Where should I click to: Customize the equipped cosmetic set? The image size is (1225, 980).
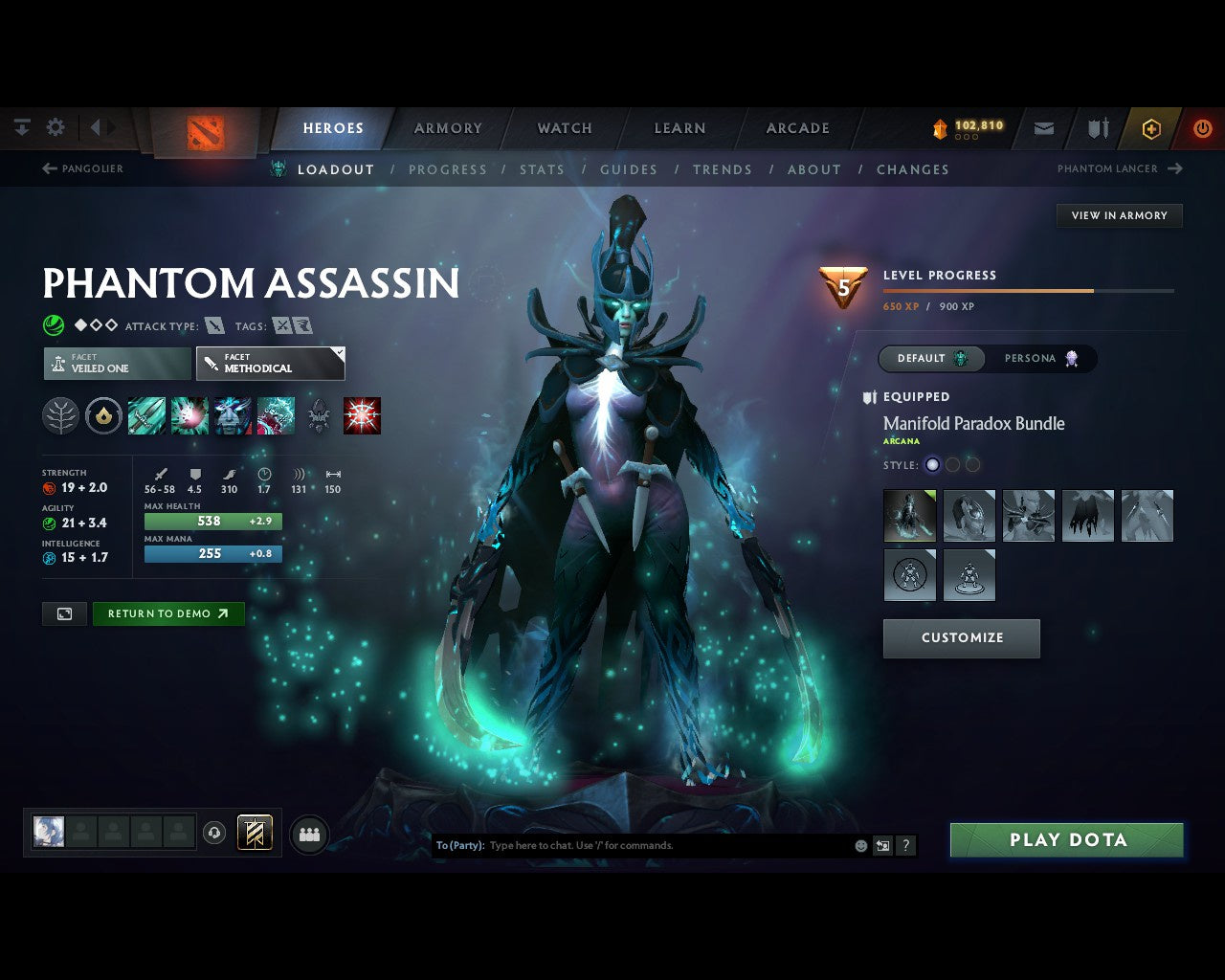click(962, 638)
